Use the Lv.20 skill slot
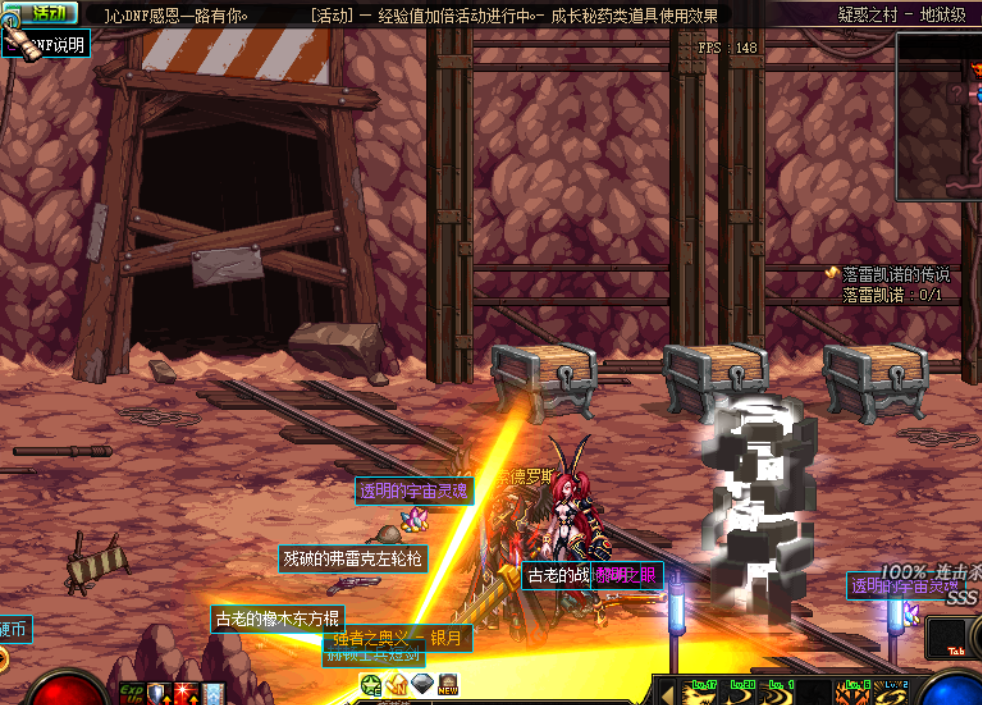 [x=741, y=692]
